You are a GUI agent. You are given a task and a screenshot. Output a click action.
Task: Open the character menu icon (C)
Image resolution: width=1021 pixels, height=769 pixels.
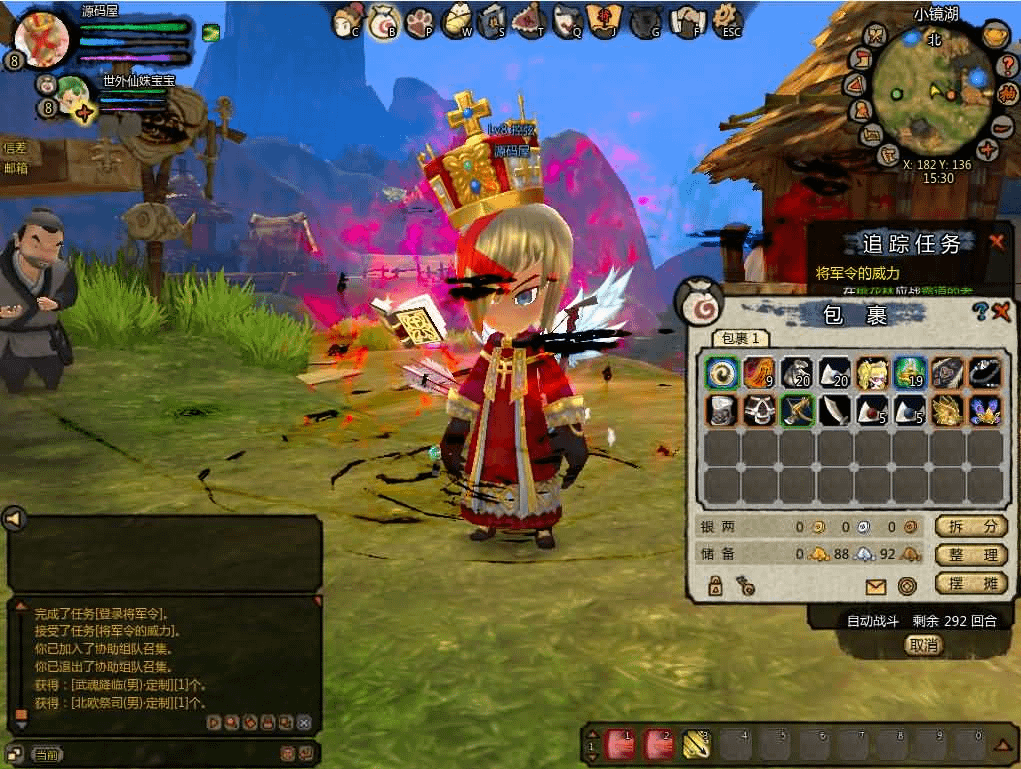pos(347,20)
